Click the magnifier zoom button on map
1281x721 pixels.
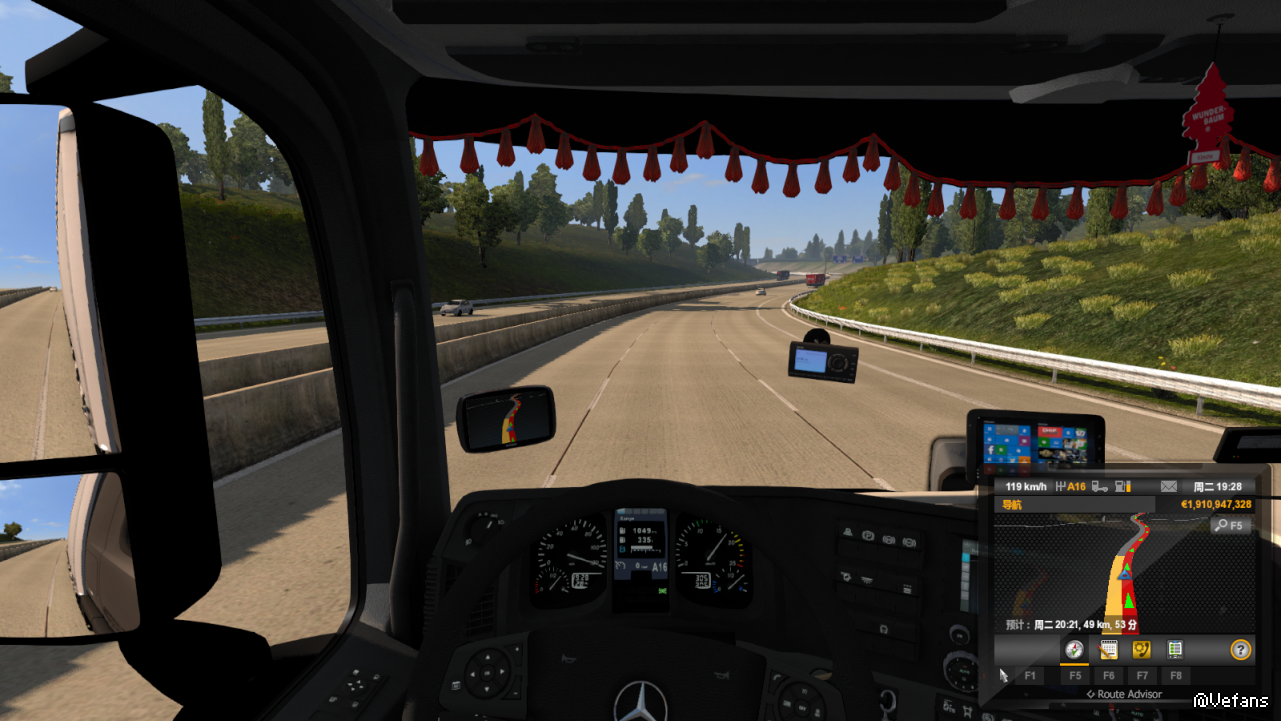tap(1230, 525)
